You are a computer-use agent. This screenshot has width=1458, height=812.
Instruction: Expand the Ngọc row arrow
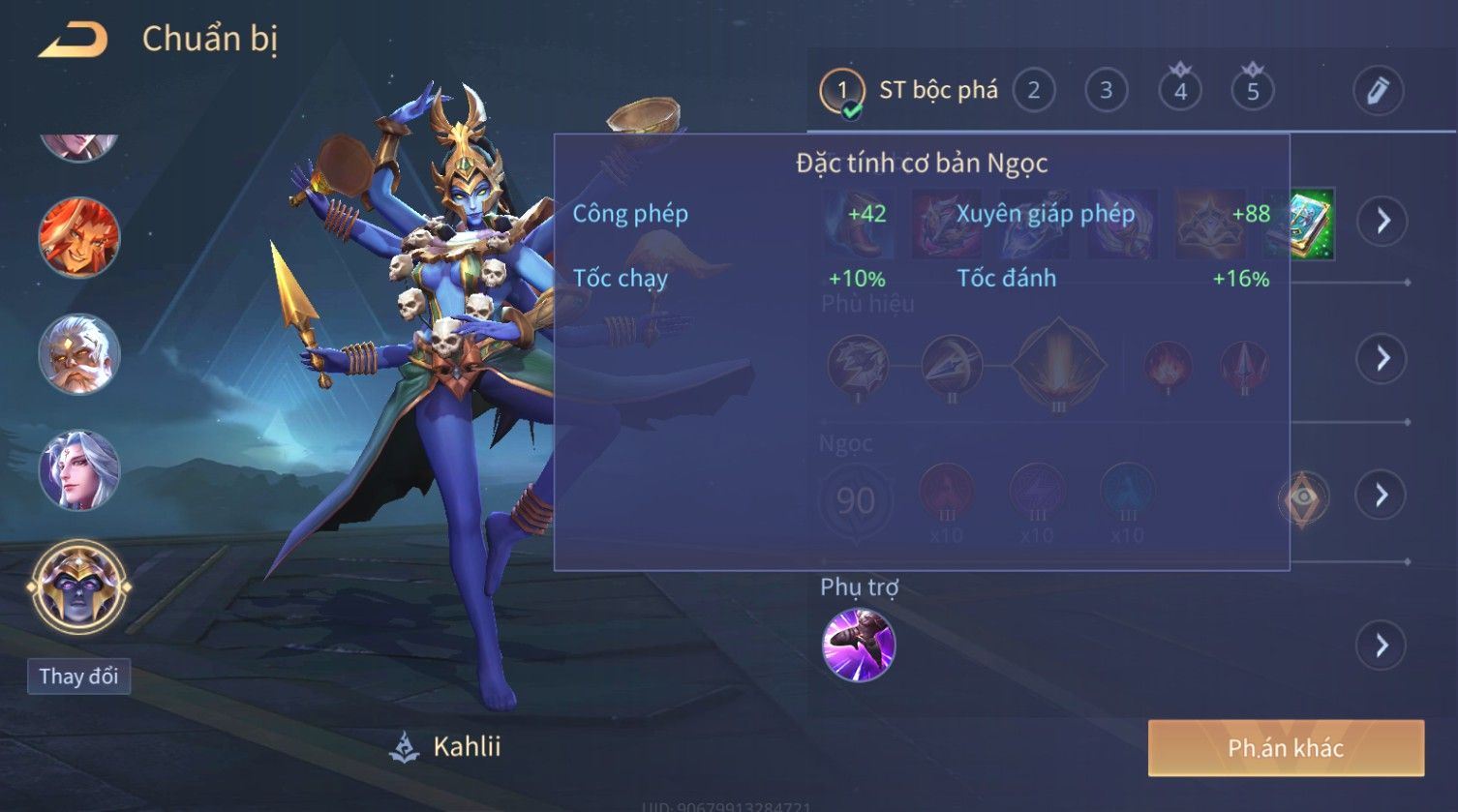(1382, 496)
